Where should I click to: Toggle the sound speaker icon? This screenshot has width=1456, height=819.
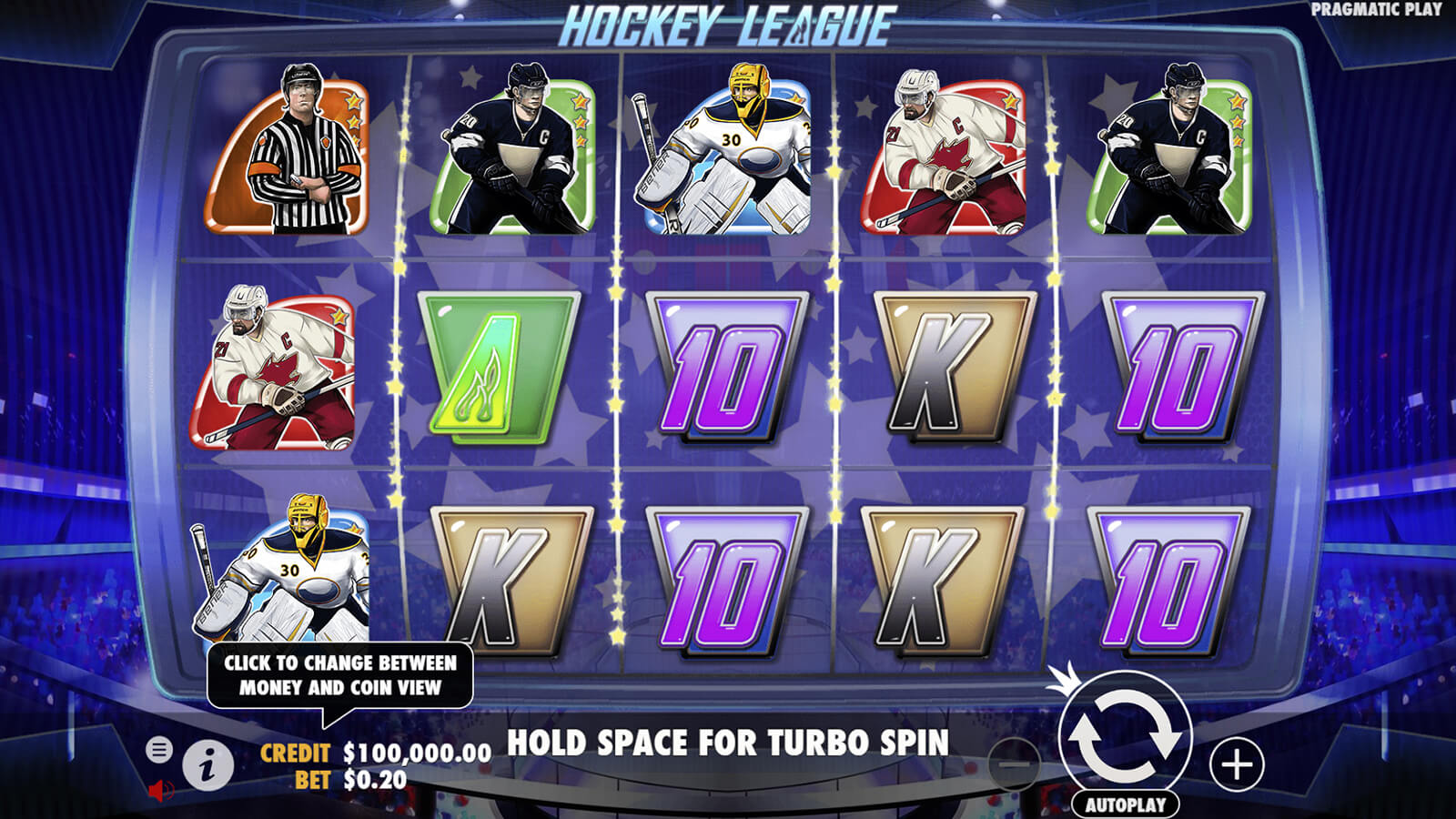point(160,790)
